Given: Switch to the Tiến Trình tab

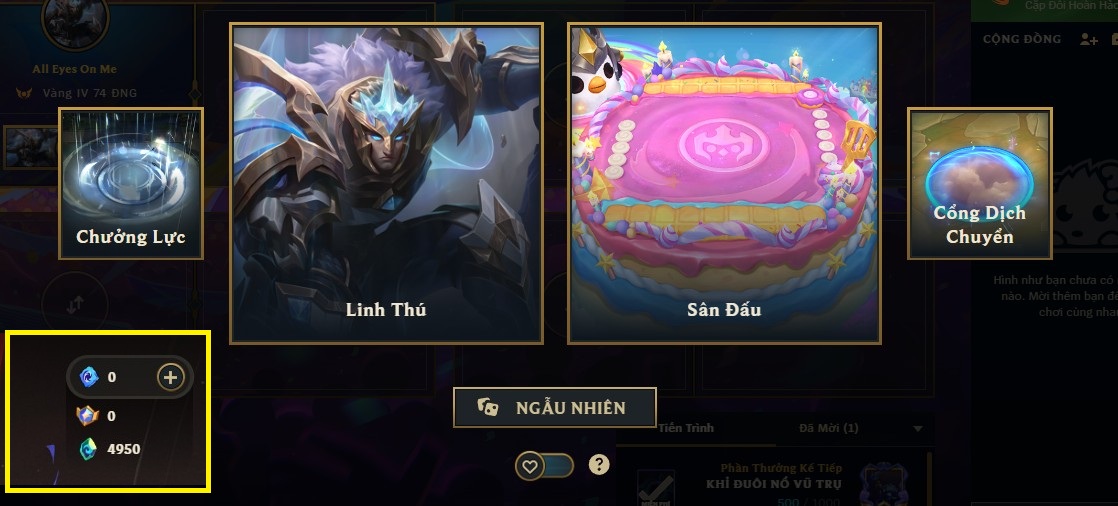Looking at the screenshot, I should click(686, 428).
